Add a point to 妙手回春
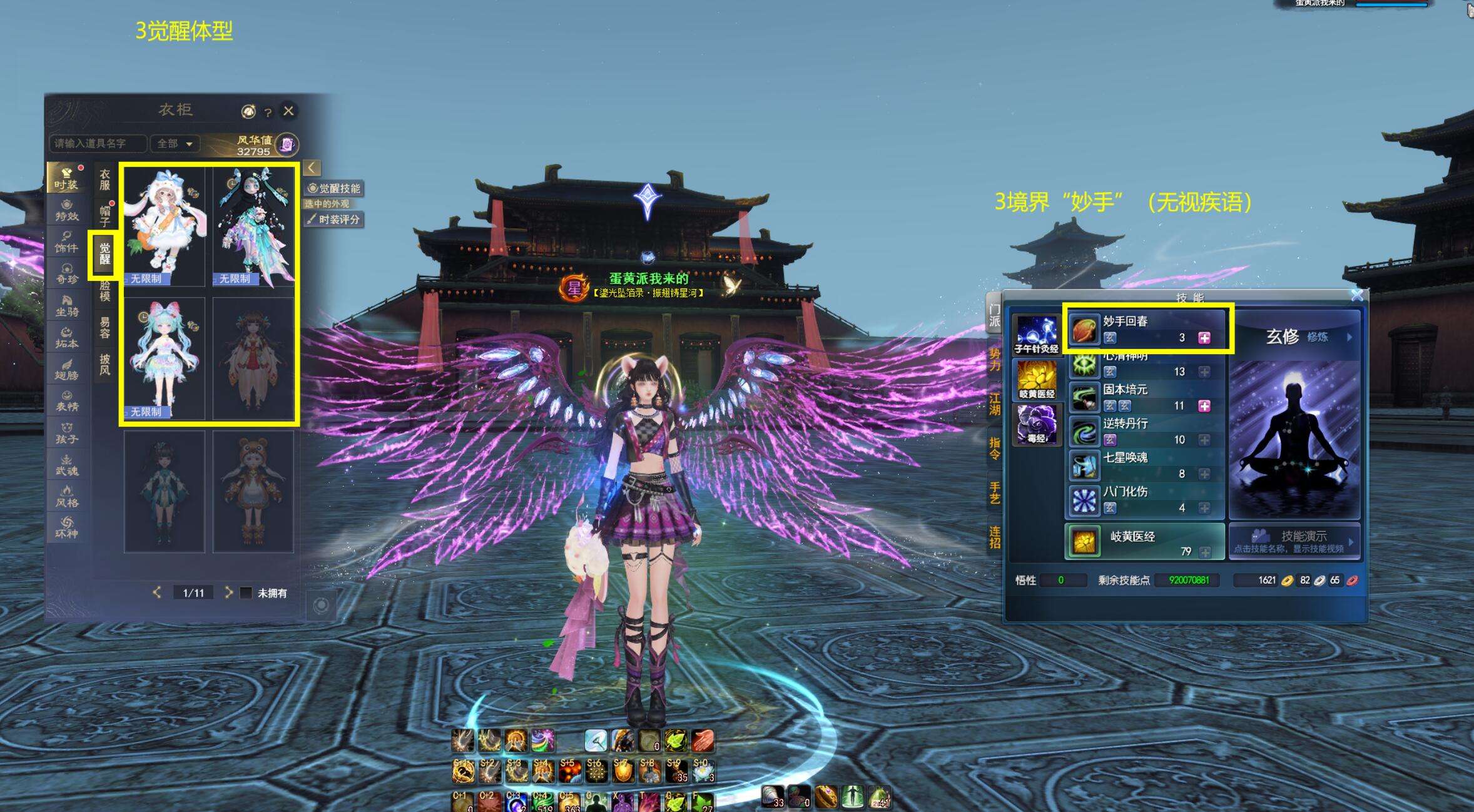This screenshot has width=1474, height=812. pyautogui.click(x=1204, y=338)
